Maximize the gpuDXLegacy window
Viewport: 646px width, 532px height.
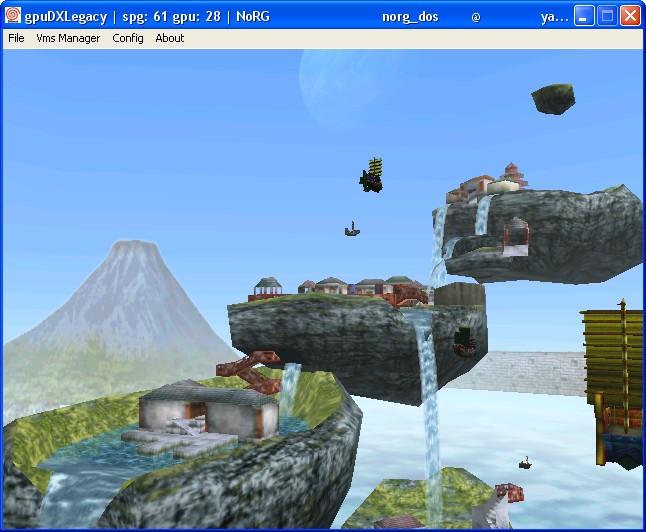[607, 16]
